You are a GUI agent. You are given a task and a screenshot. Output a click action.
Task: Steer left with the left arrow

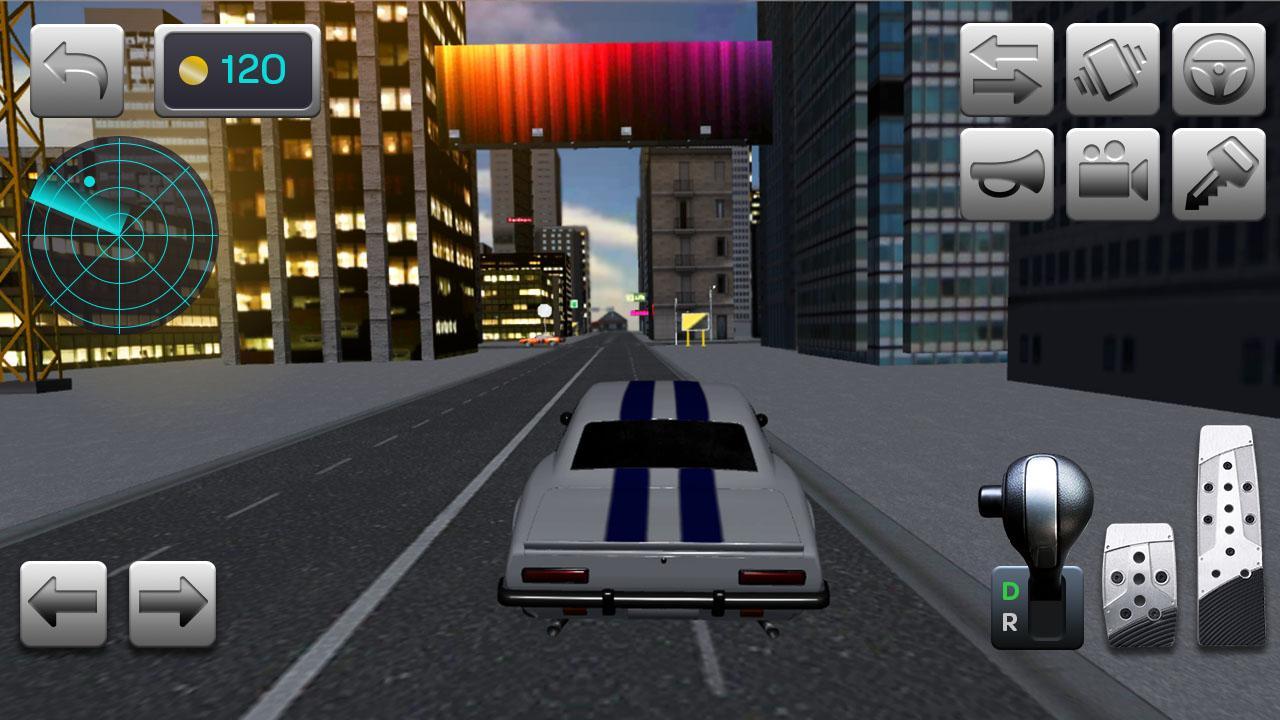point(62,603)
